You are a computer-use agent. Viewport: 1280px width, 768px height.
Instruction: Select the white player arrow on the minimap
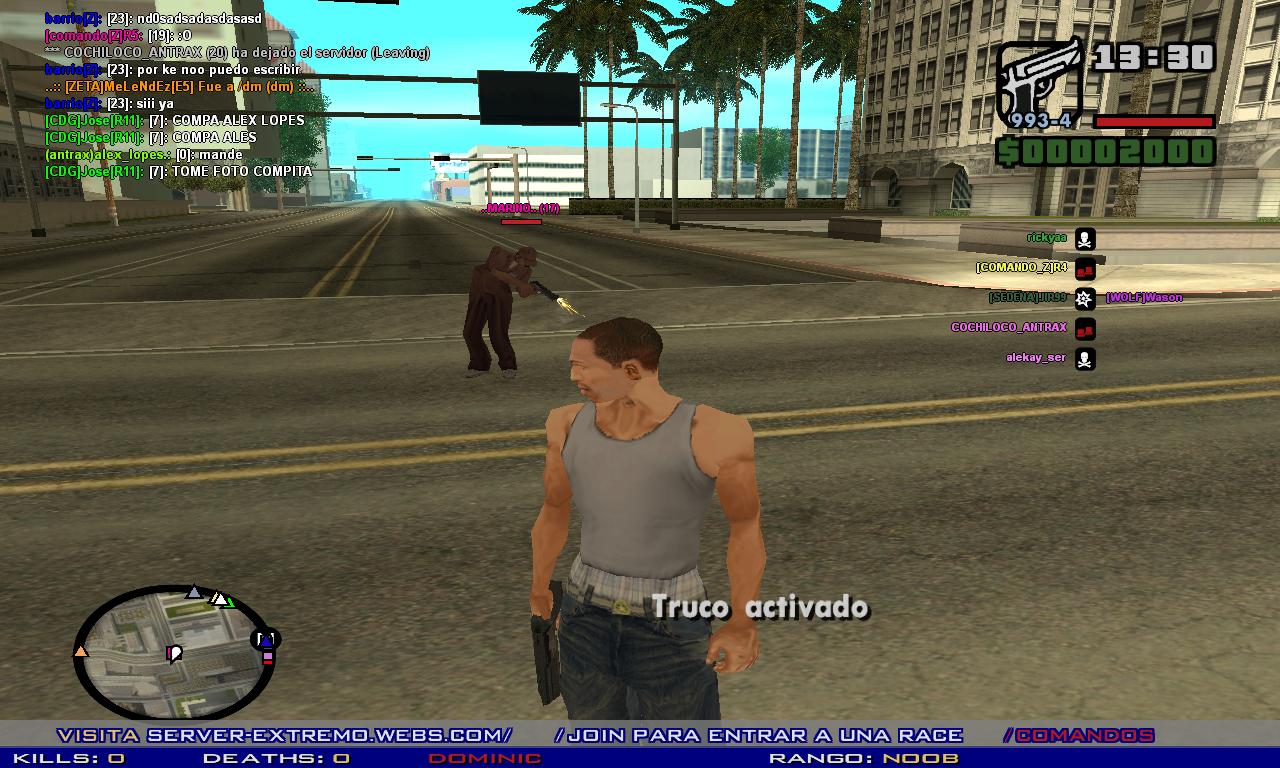219,600
